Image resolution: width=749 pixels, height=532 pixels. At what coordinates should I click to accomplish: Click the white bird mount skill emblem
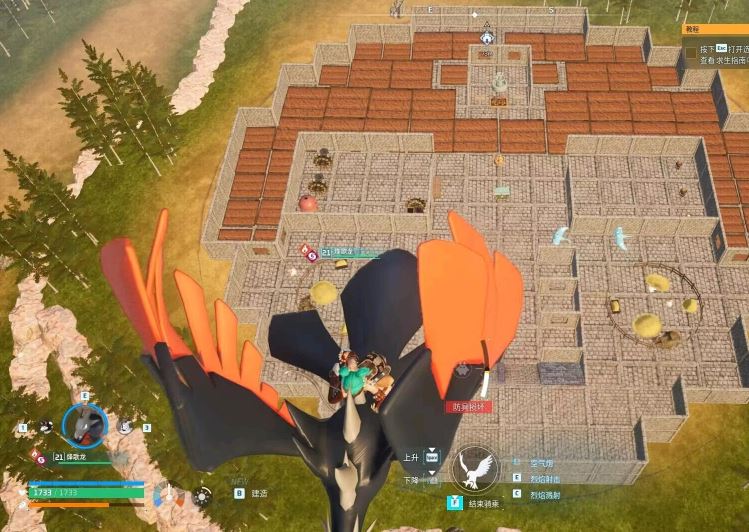click(473, 469)
